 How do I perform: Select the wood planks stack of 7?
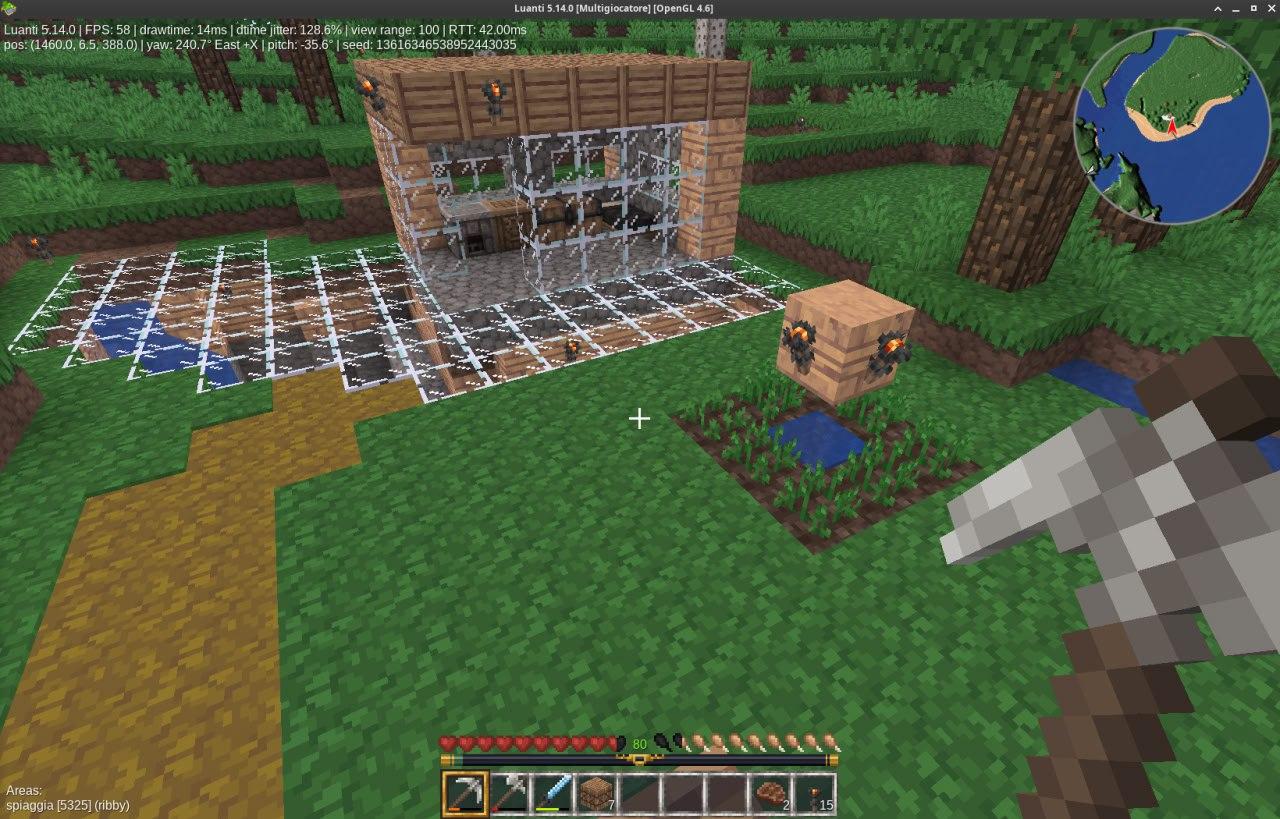pos(596,794)
